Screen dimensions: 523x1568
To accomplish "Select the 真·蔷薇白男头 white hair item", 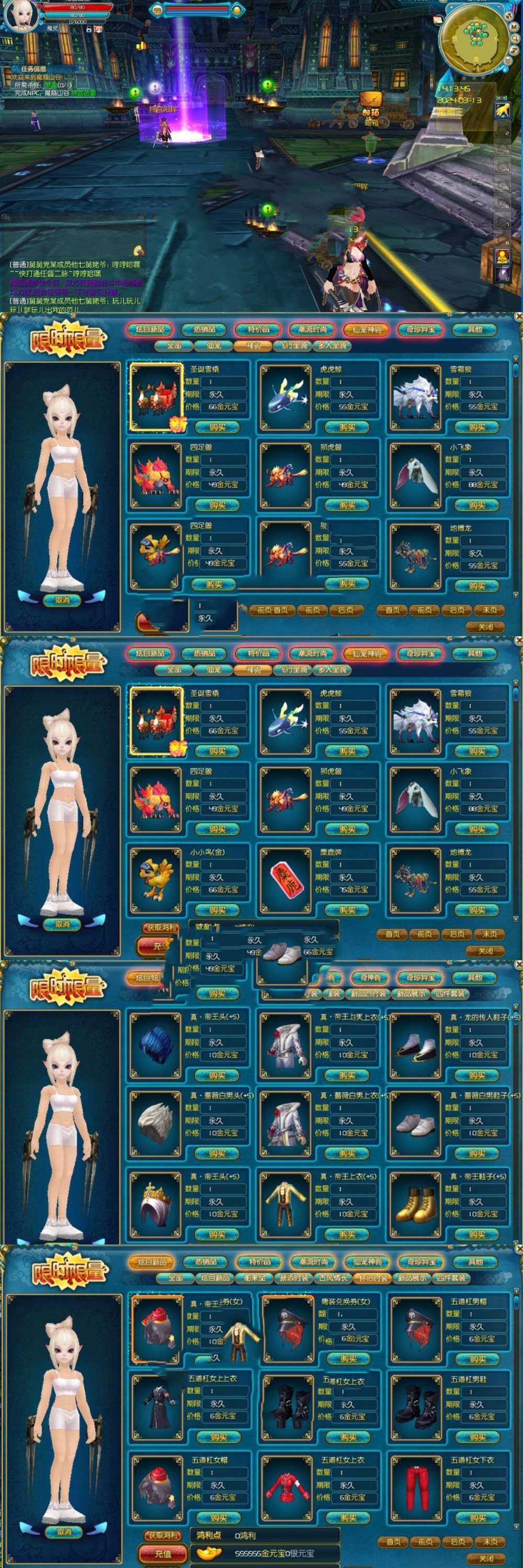I will tap(156, 1122).
